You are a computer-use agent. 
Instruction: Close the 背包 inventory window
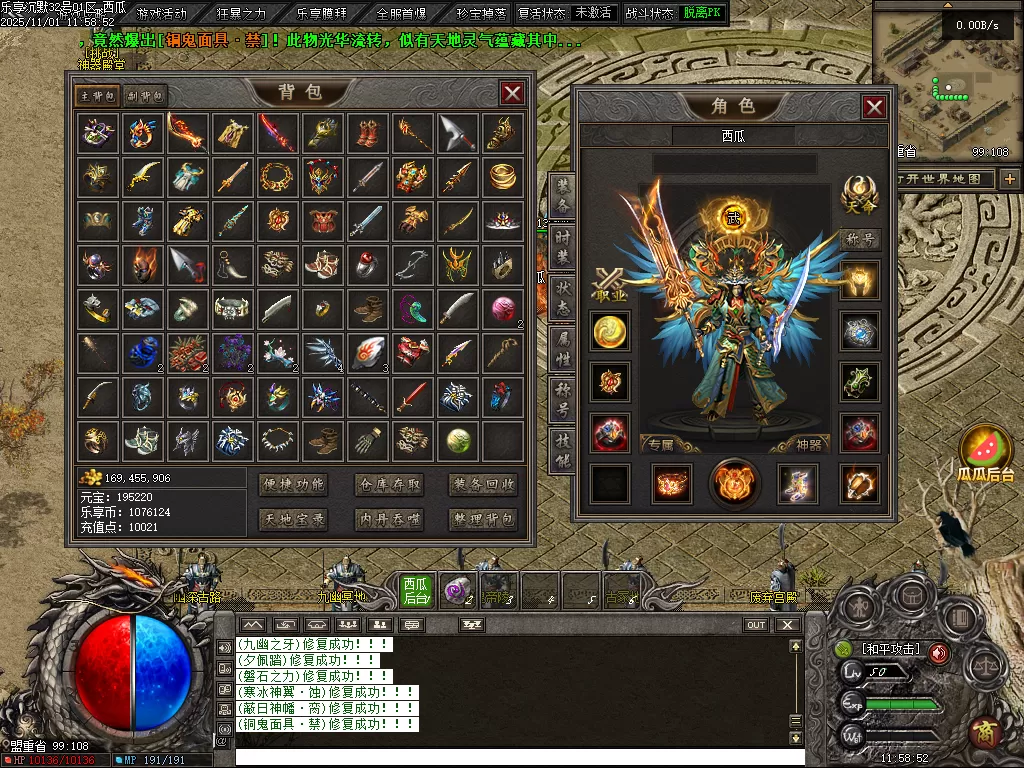(x=512, y=94)
